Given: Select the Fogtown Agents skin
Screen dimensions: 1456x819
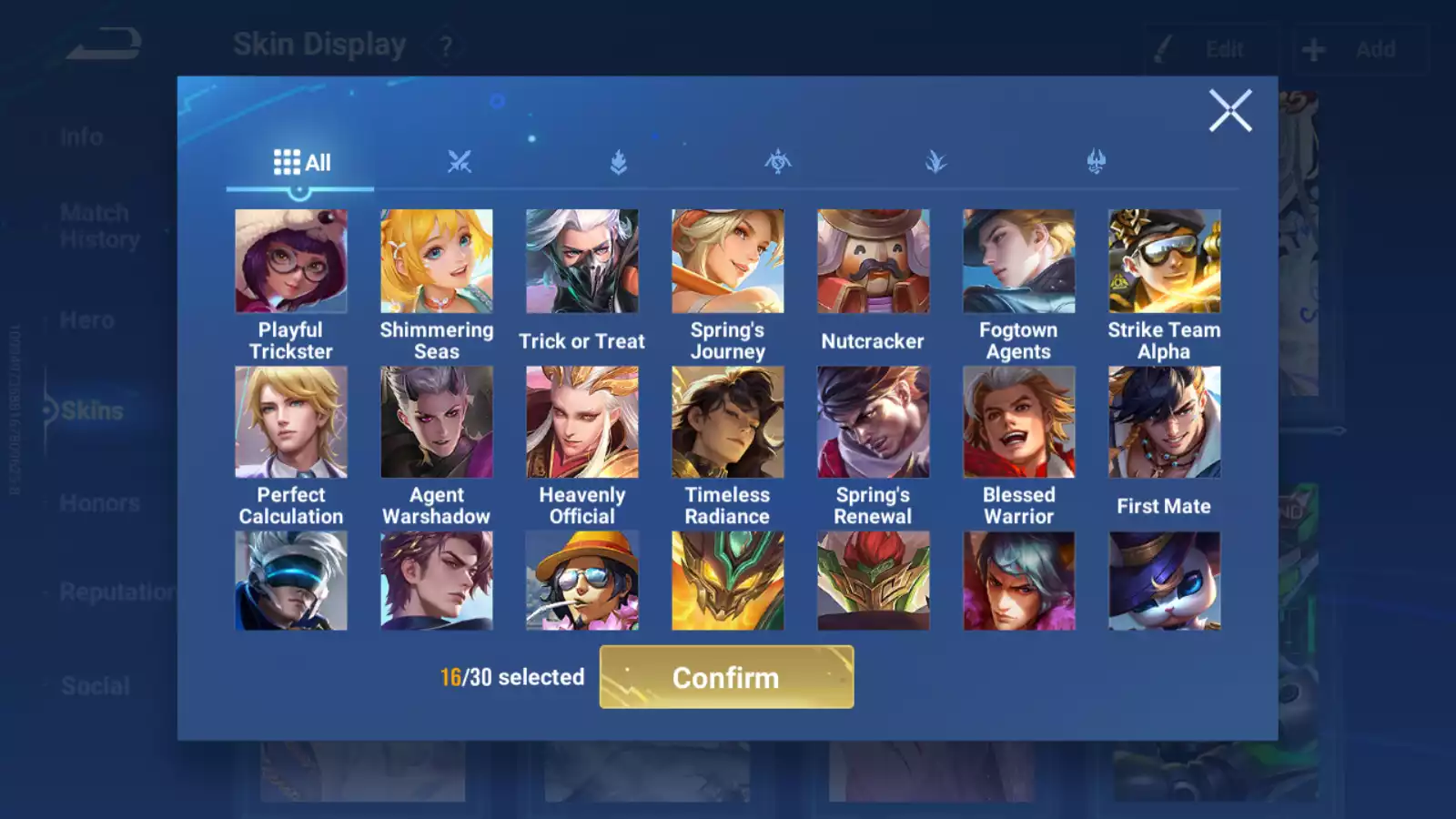Looking at the screenshot, I should click(x=1018, y=262).
